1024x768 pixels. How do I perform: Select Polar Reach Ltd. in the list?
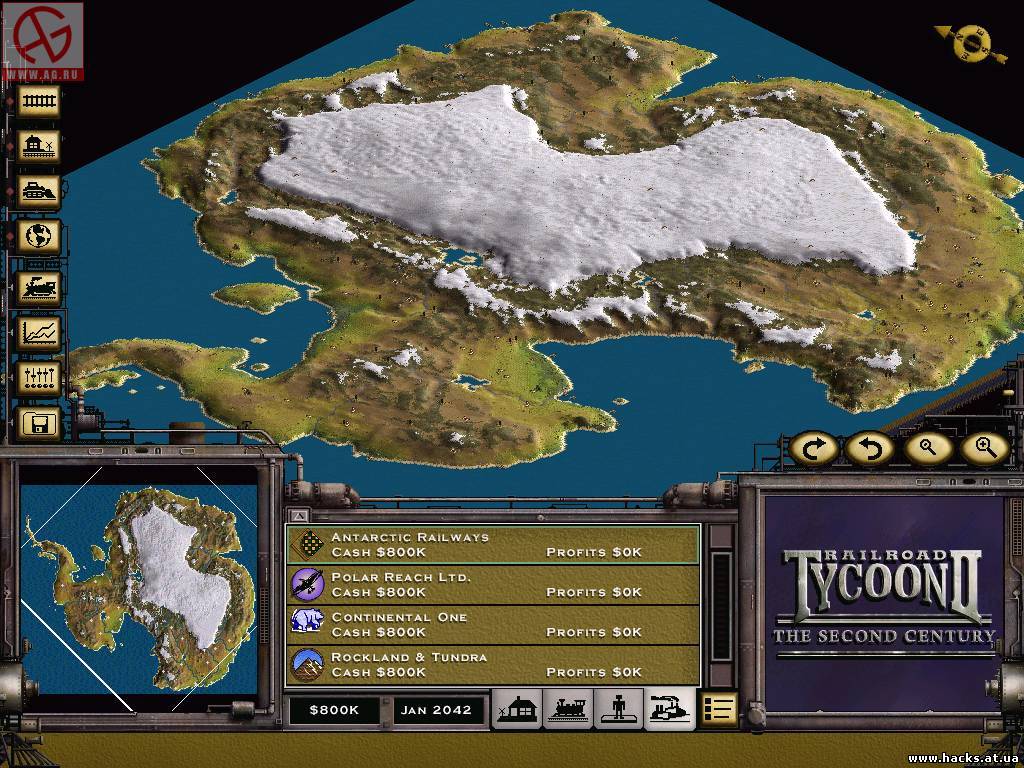click(x=494, y=585)
